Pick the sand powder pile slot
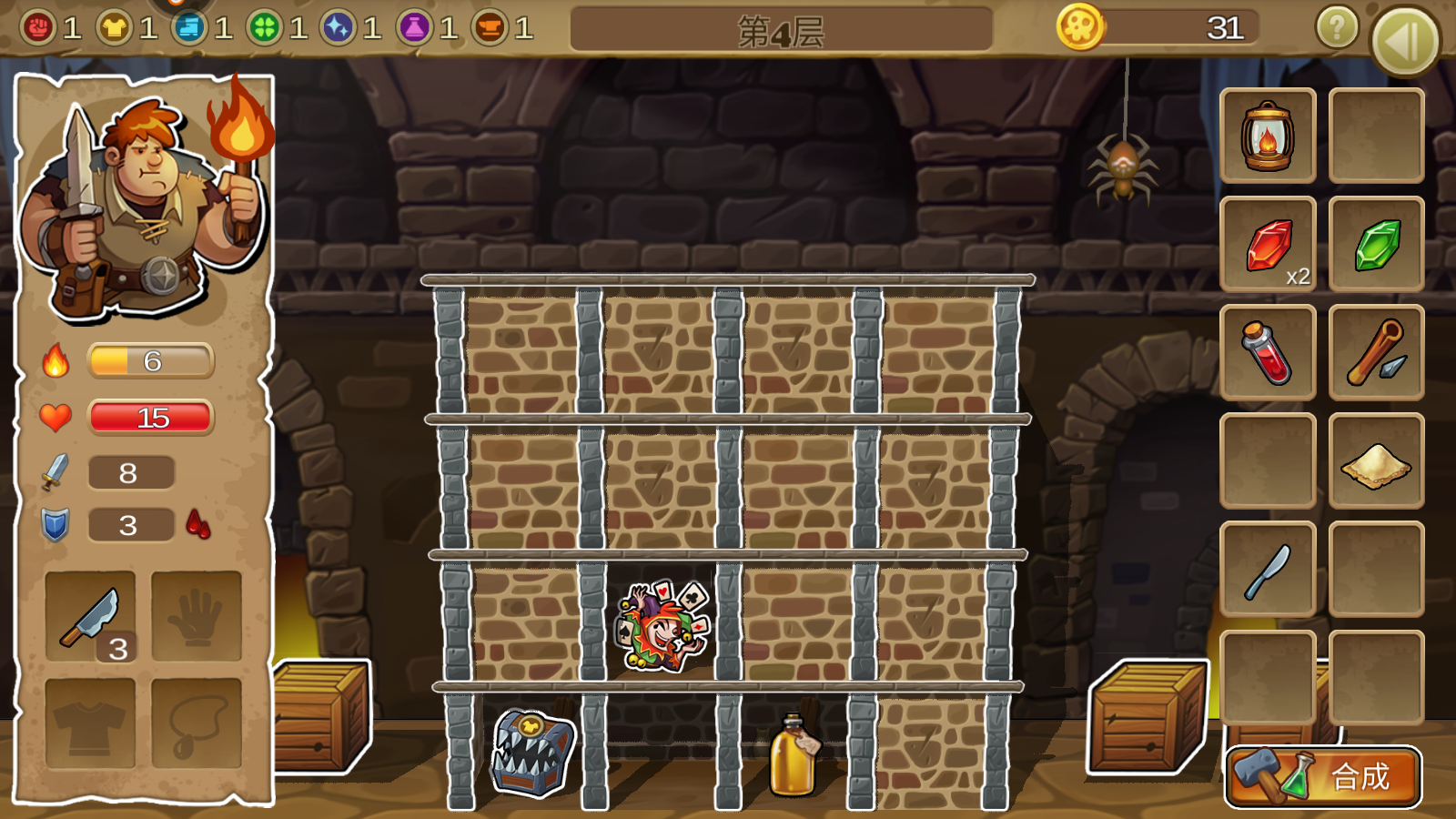1456x819 pixels. (x=1376, y=461)
